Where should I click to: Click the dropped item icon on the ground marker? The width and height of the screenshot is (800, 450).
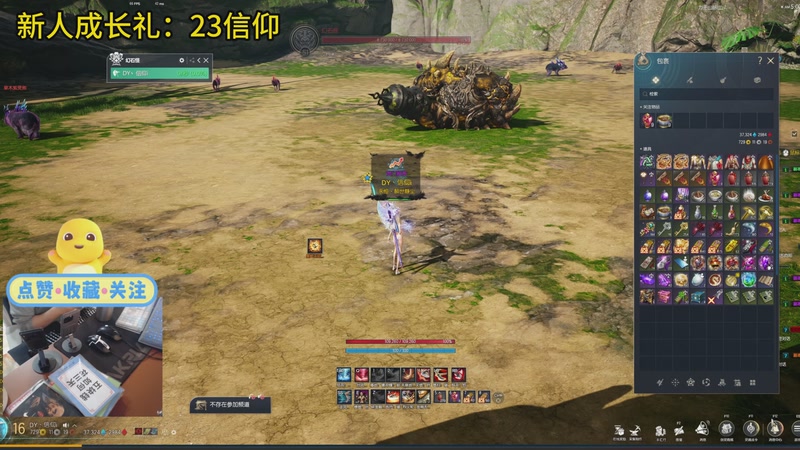[x=314, y=246]
